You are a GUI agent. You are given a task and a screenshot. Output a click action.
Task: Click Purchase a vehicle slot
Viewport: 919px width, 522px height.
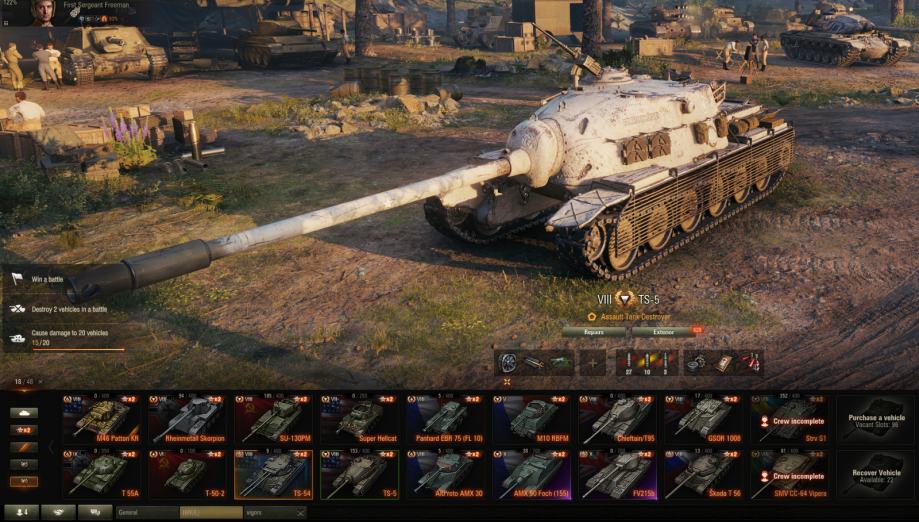click(x=876, y=420)
